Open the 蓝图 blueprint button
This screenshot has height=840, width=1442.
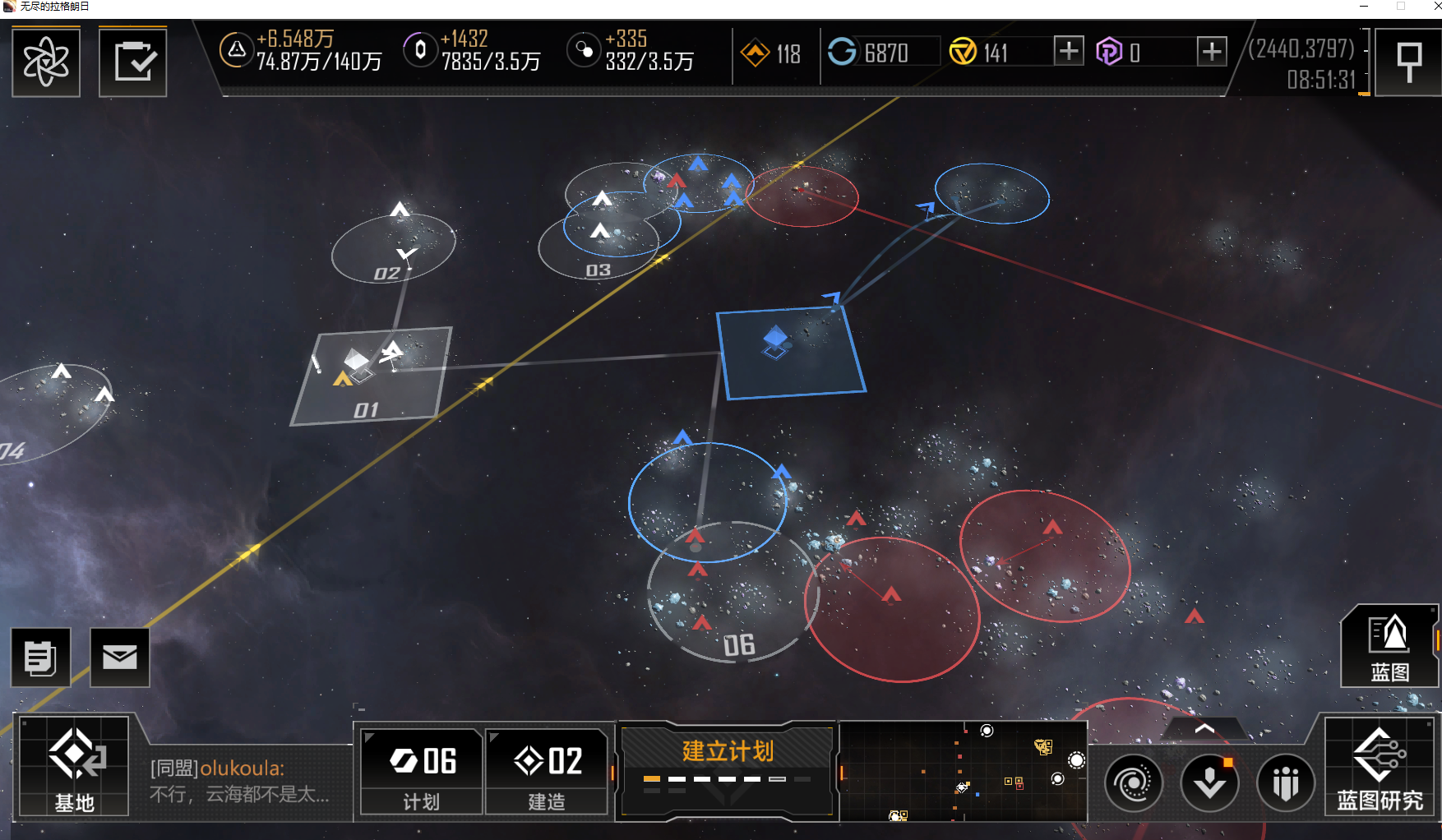click(1389, 648)
